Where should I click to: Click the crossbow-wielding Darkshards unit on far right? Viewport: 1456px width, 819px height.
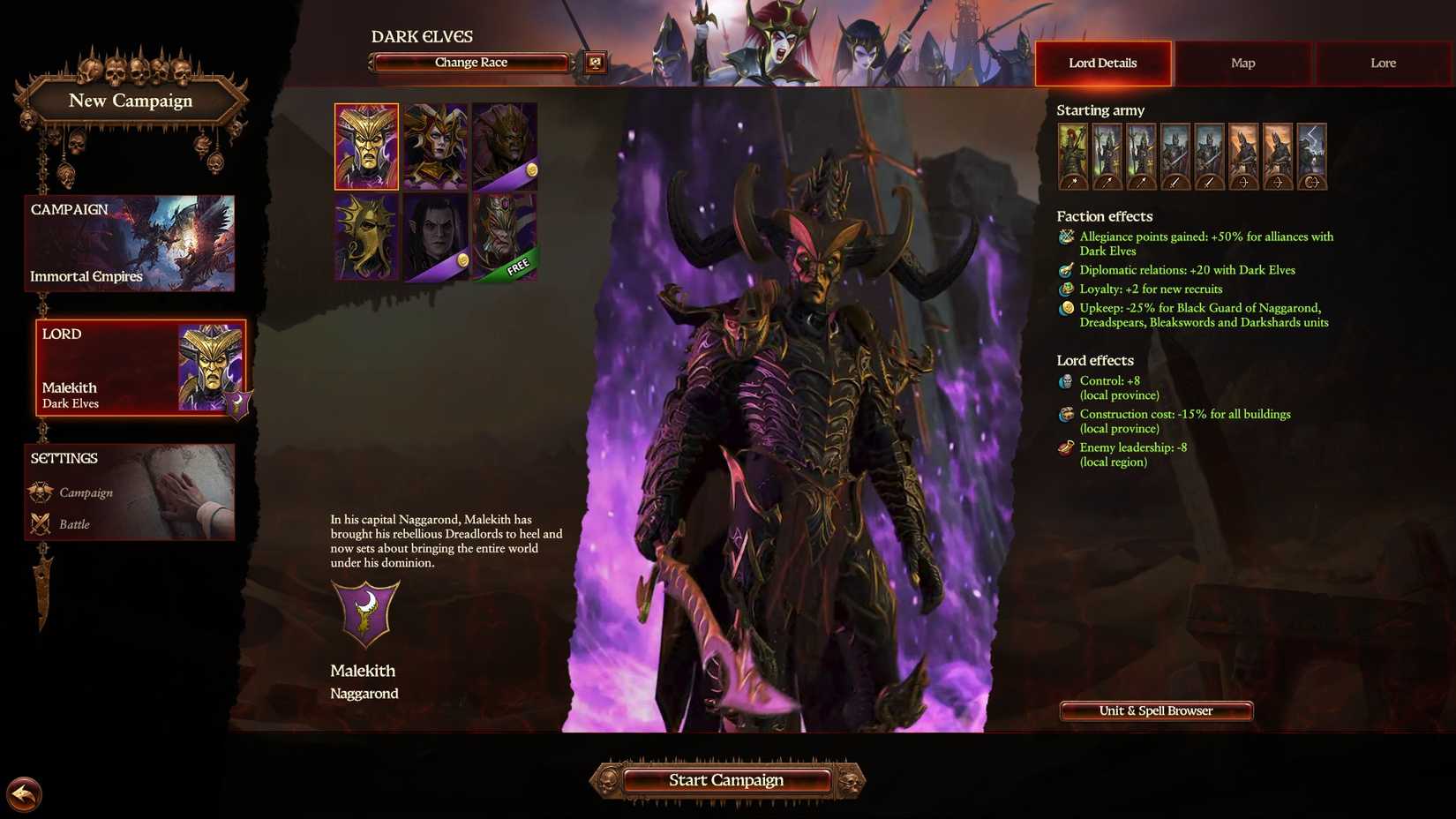tap(1278, 154)
